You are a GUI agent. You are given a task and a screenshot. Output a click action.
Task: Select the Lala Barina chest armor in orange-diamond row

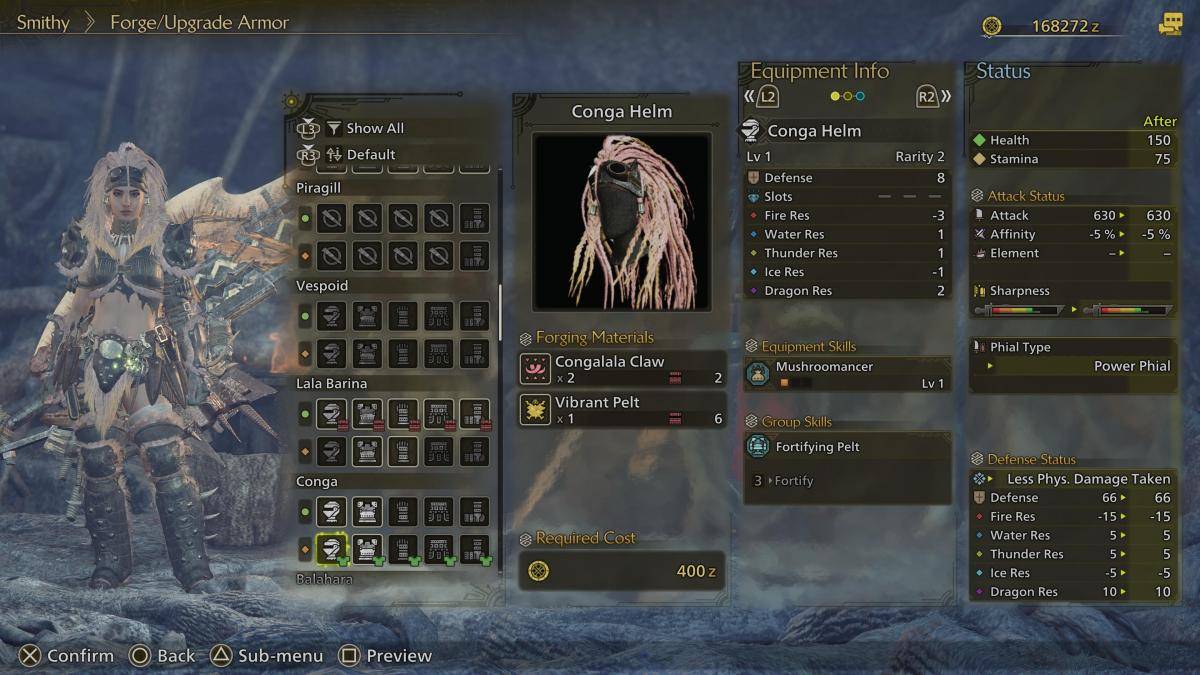367,451
